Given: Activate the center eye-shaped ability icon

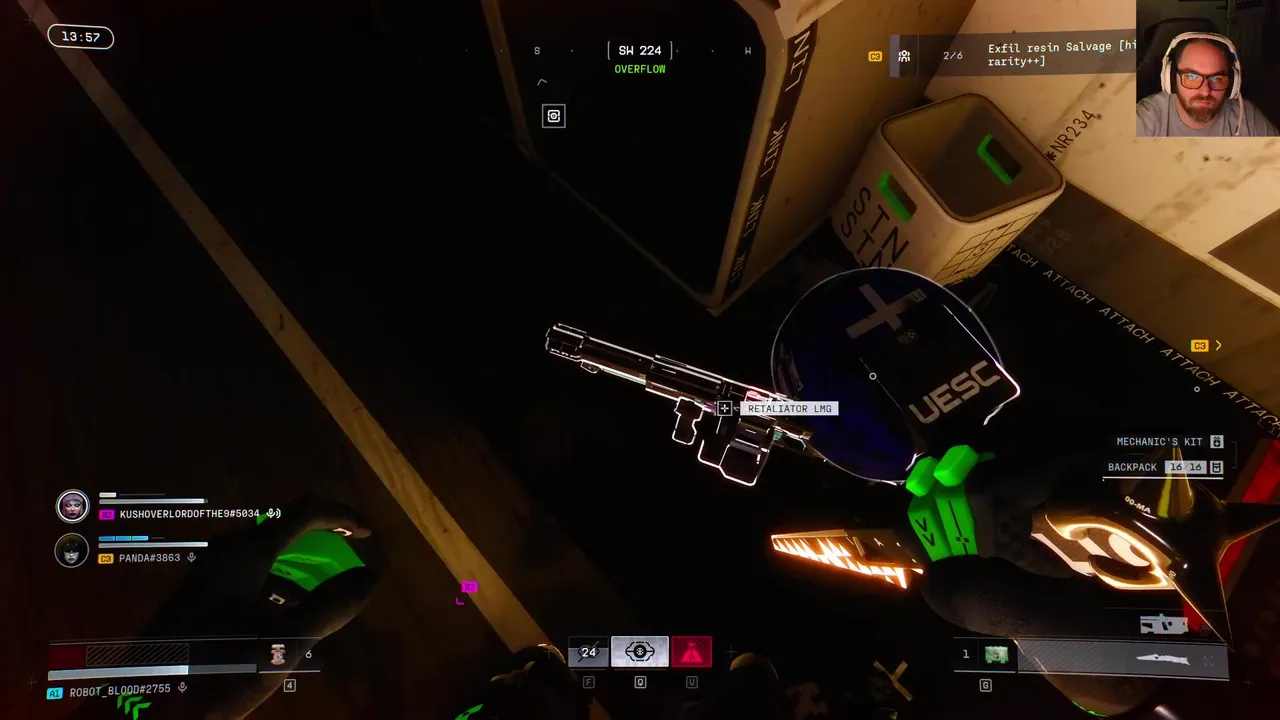Looking at the screenshot, I should [640, 652].
